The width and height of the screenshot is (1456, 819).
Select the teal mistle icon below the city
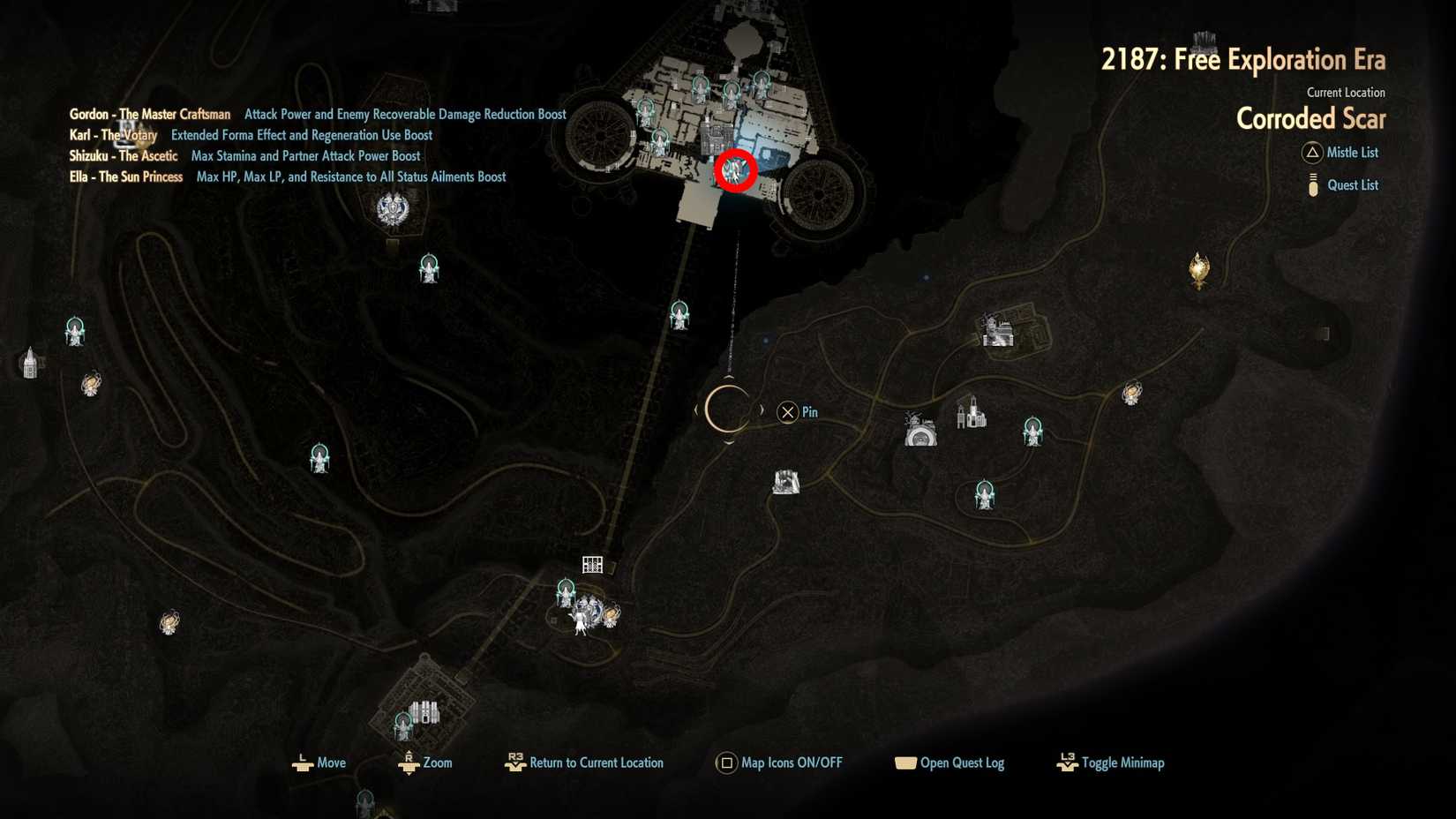pos(679,316)
